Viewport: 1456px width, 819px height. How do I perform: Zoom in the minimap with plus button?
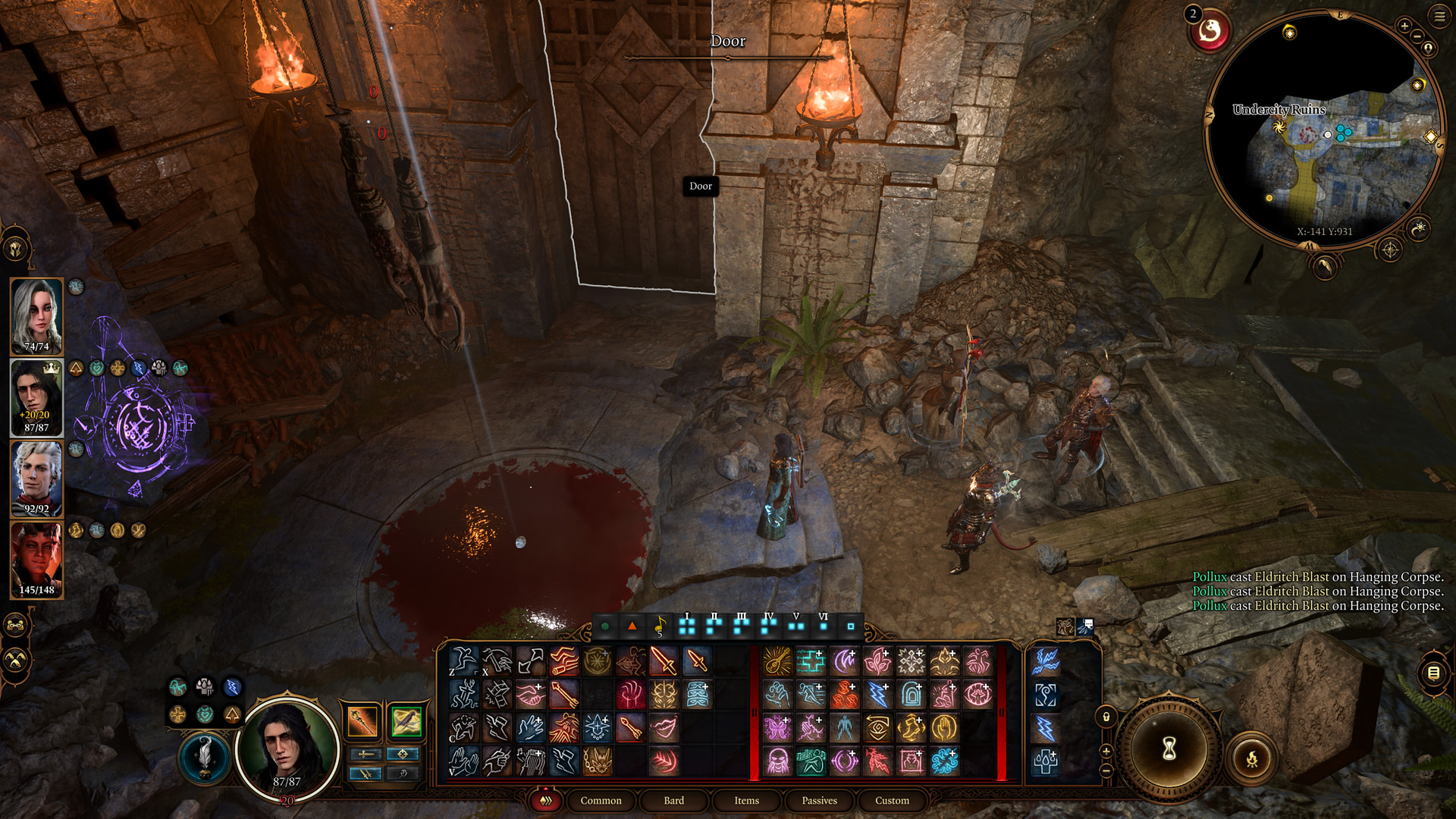[x=1404, y=27]
